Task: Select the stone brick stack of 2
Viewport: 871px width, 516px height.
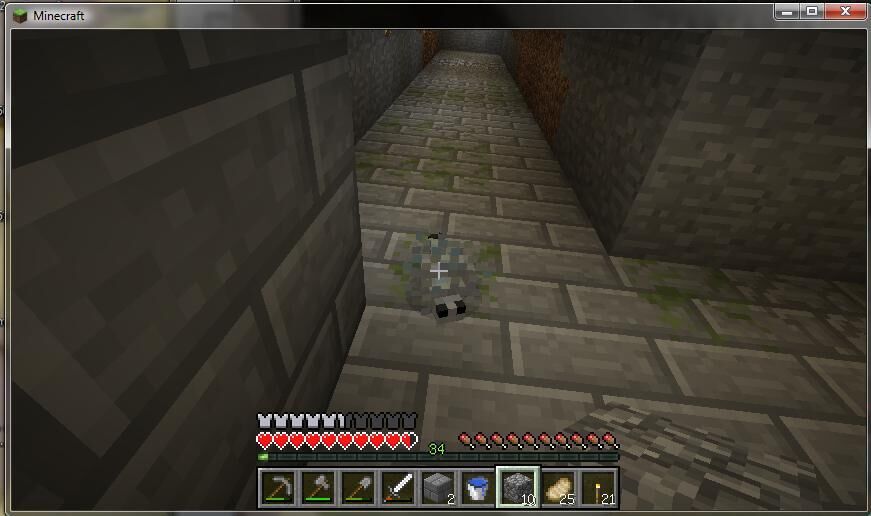Action: click(x=438, y=487)
